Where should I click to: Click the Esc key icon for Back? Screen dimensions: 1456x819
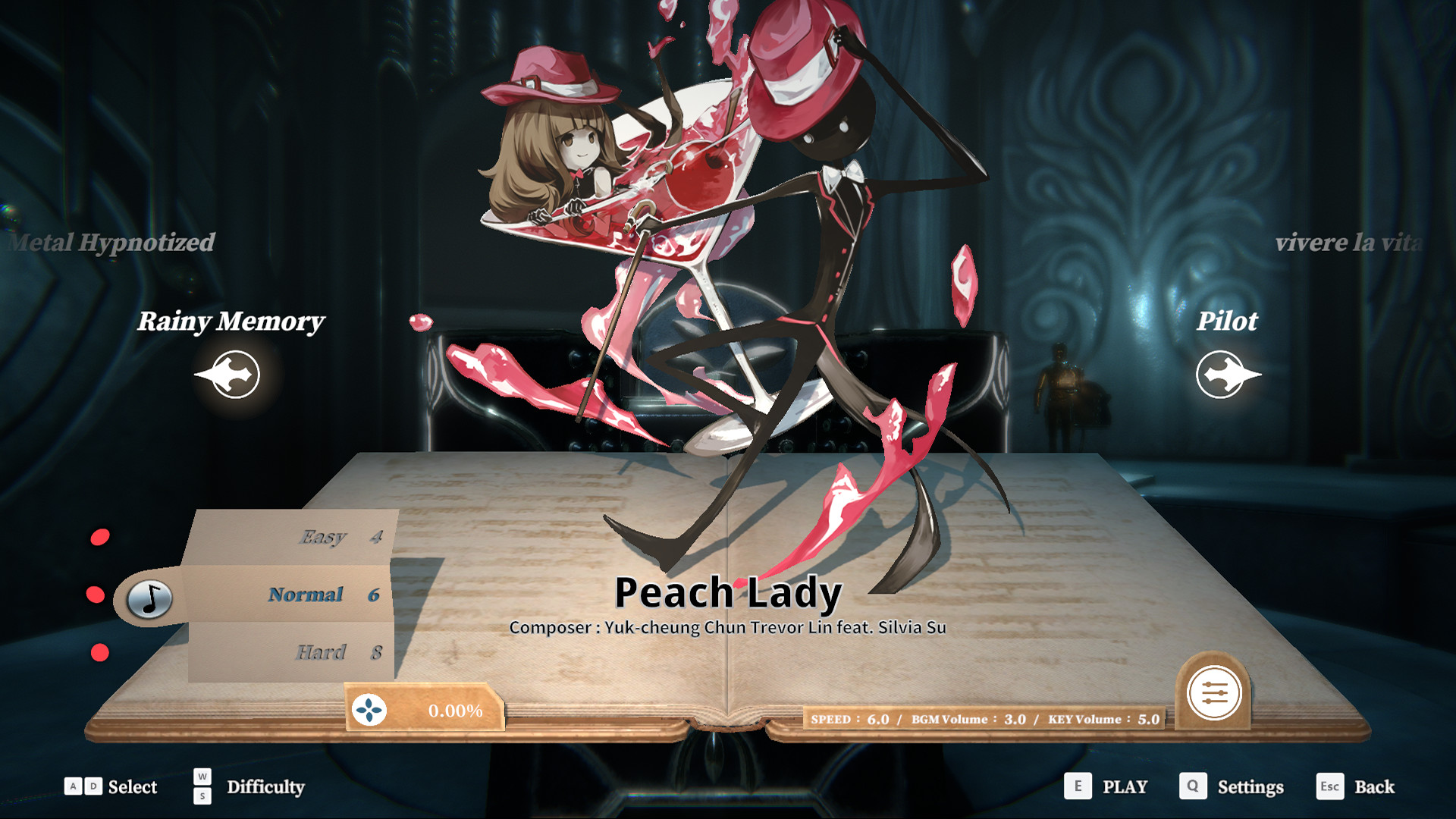coord(1331,787)
